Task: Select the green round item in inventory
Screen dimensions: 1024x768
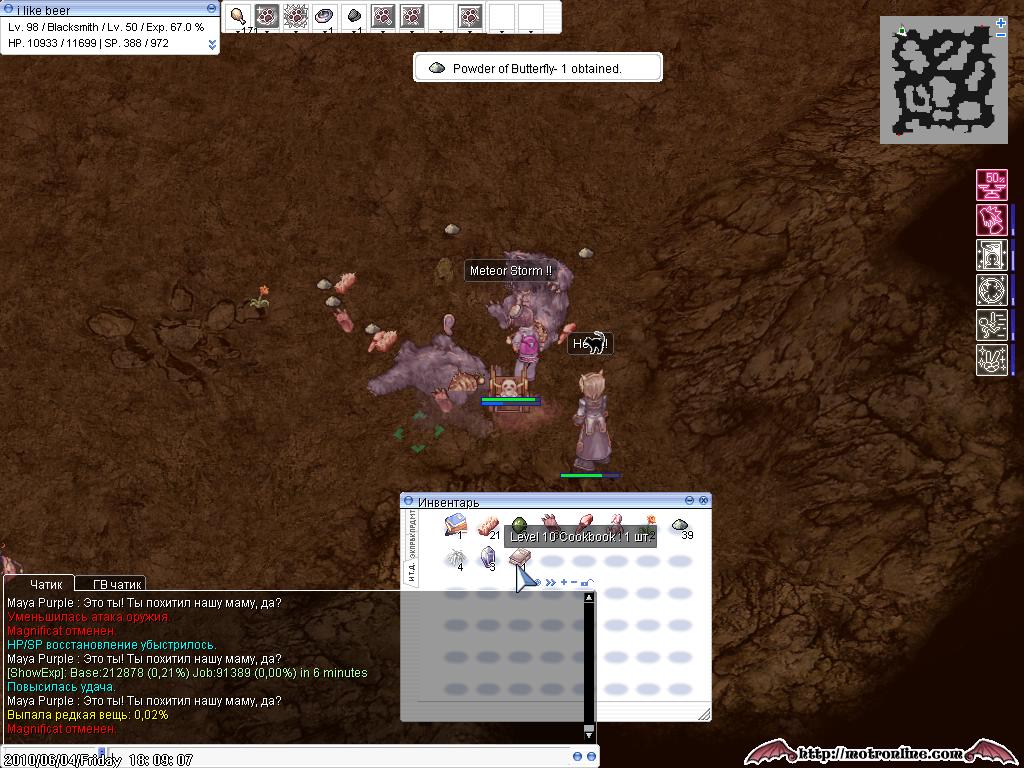Action: [519, 525]
